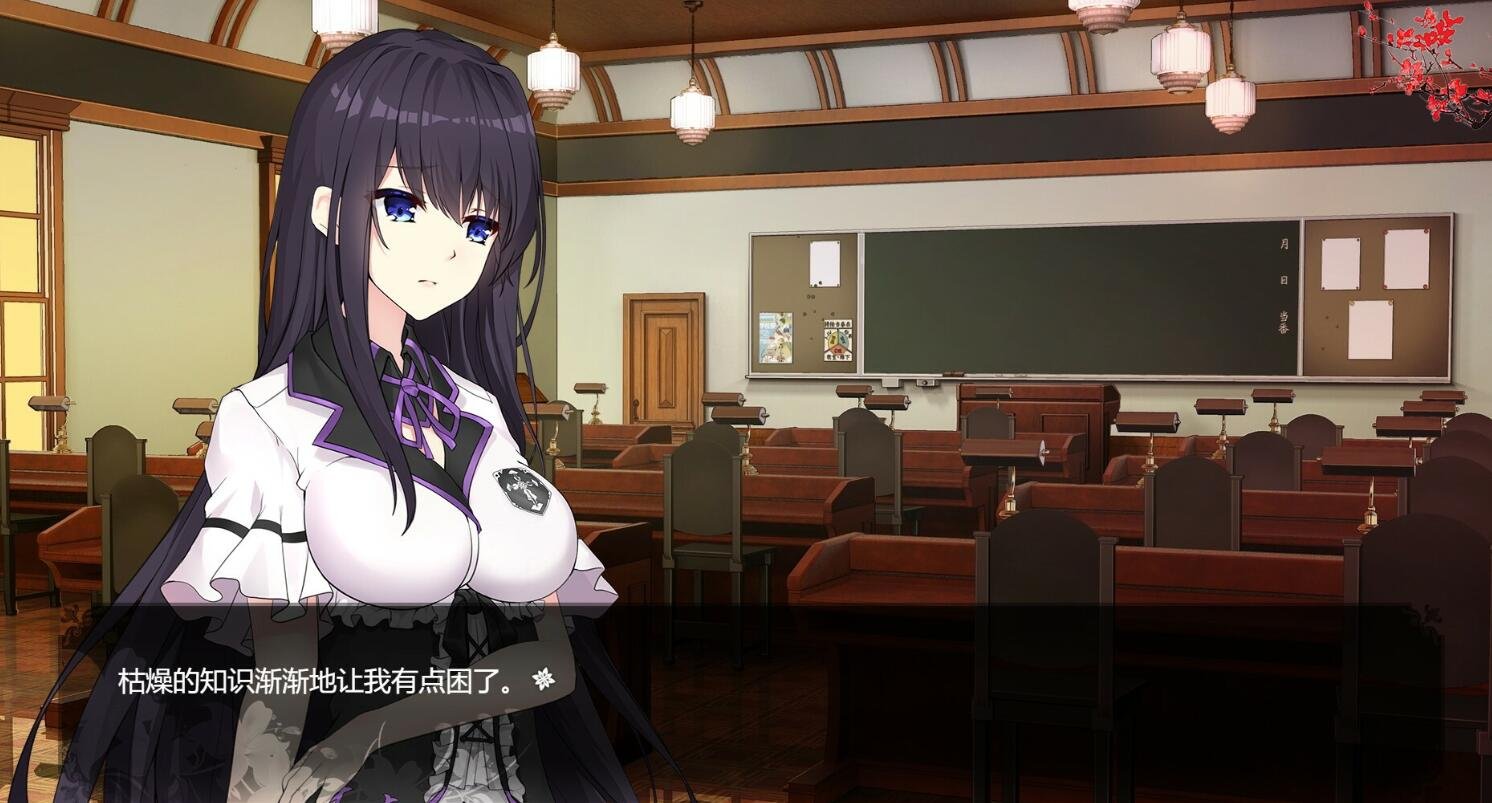The width and height of the screenshot is (1492, 803).
Task: Click the white paper on blackboard's upper left
Action: 825,265
